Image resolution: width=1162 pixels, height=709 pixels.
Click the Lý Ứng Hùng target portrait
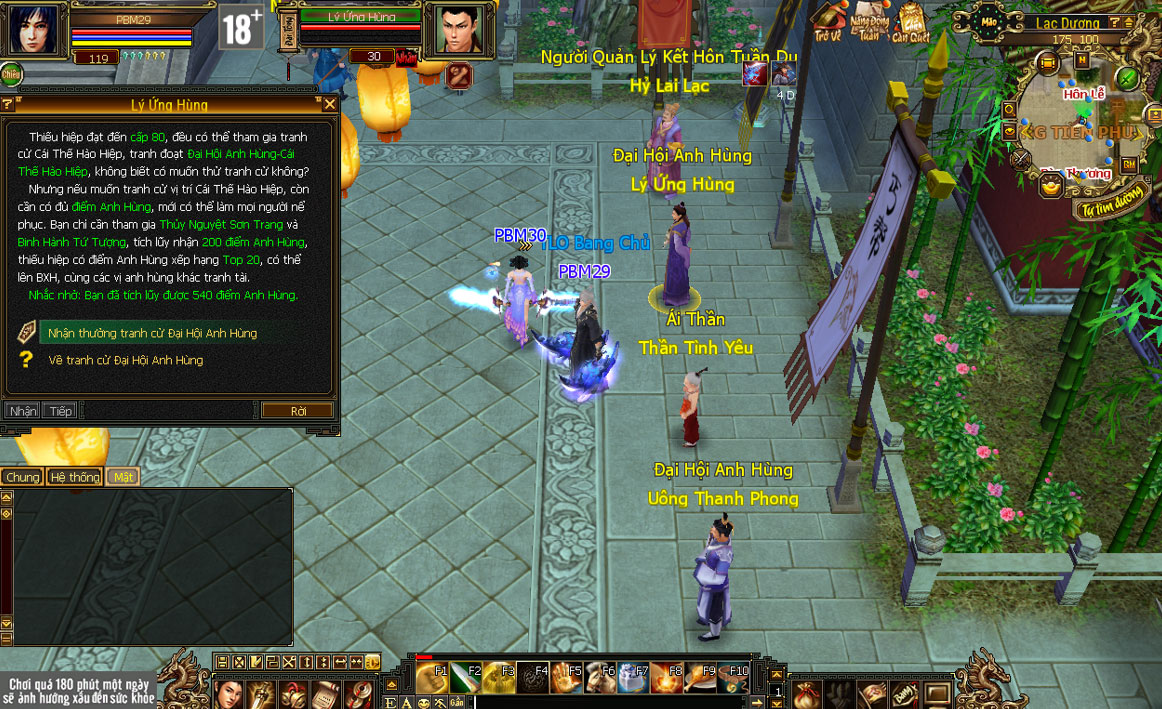click(x=449, y=30)
